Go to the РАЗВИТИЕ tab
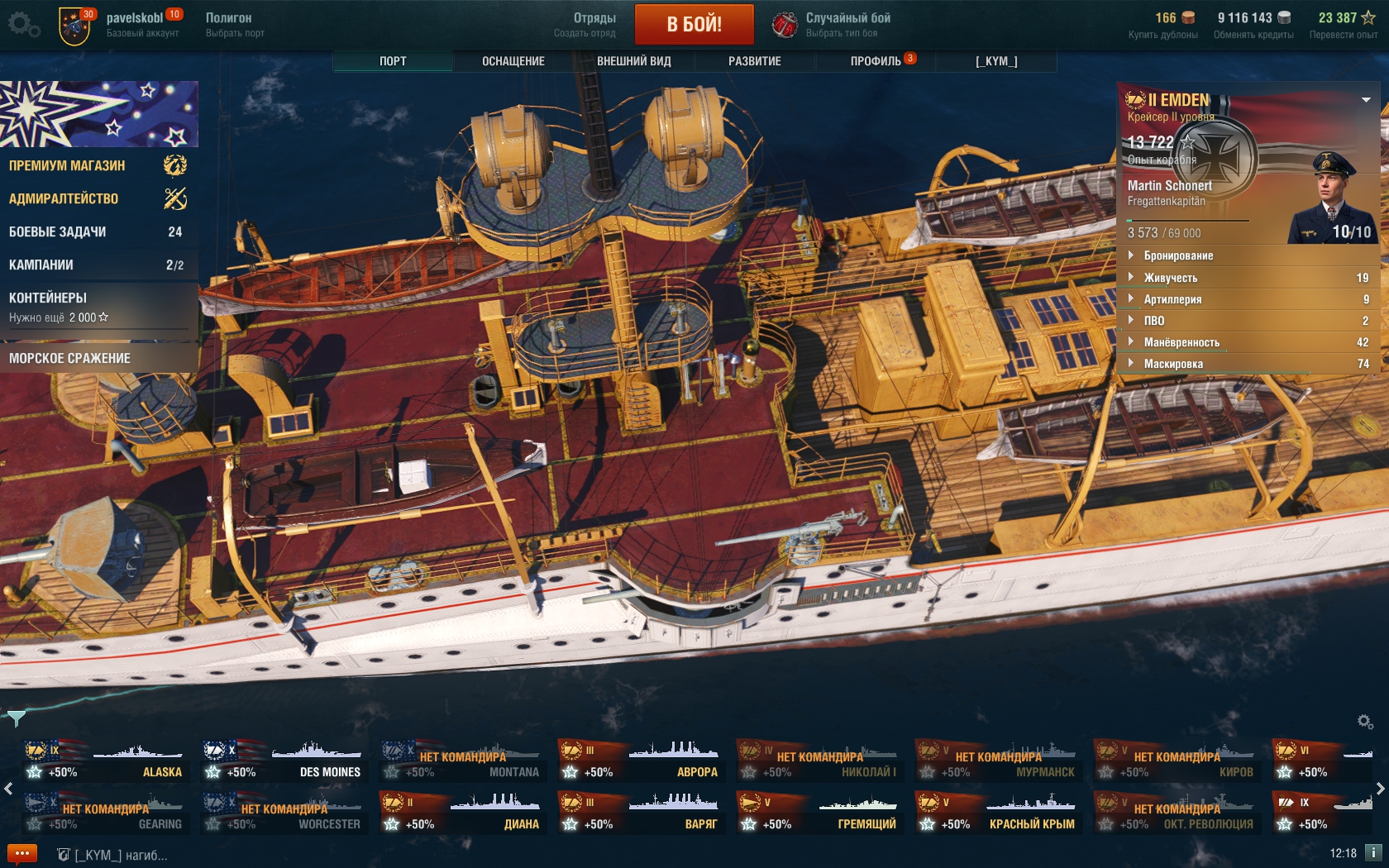 coord(754,61)
